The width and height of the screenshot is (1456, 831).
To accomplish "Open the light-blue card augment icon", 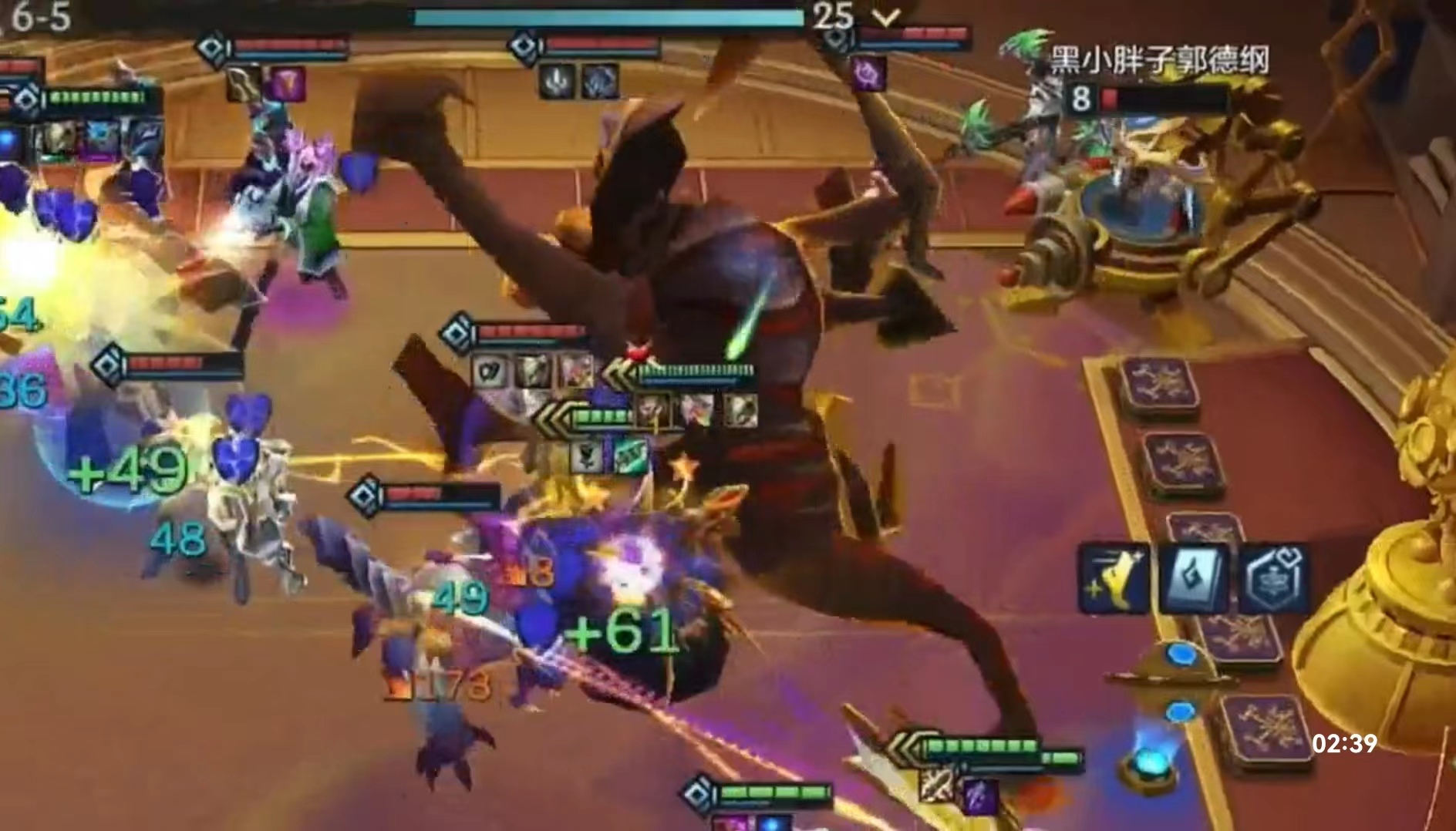I will (x=1191, y=578).
